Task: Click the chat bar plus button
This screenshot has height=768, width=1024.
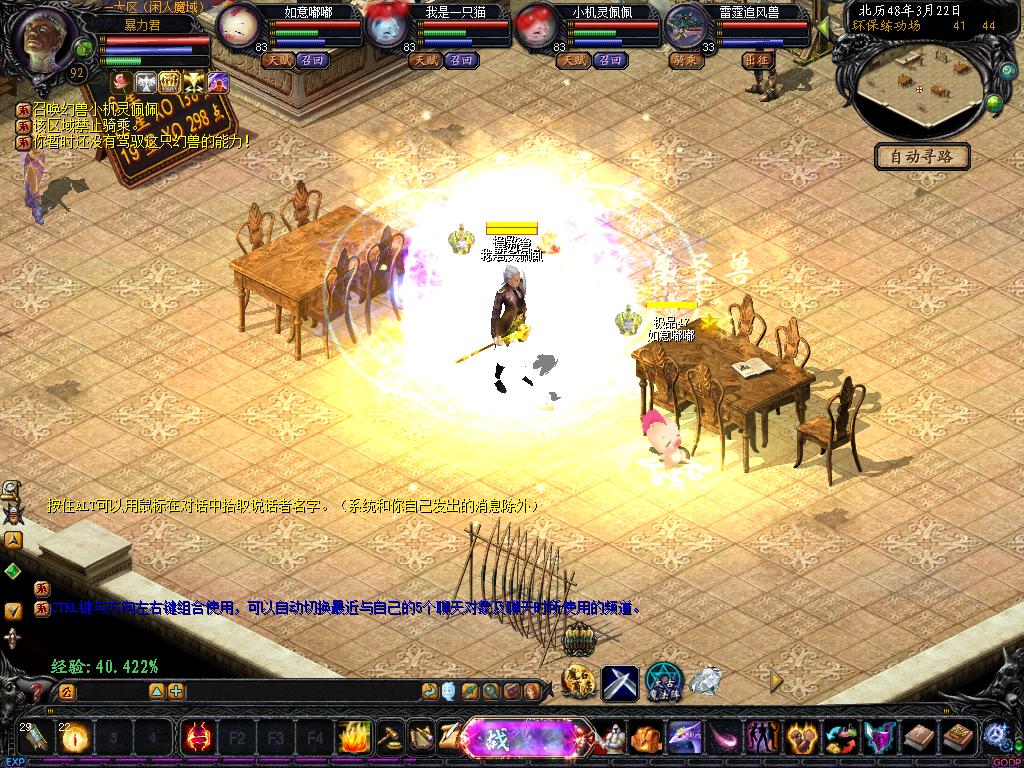Action: point(176,691)
